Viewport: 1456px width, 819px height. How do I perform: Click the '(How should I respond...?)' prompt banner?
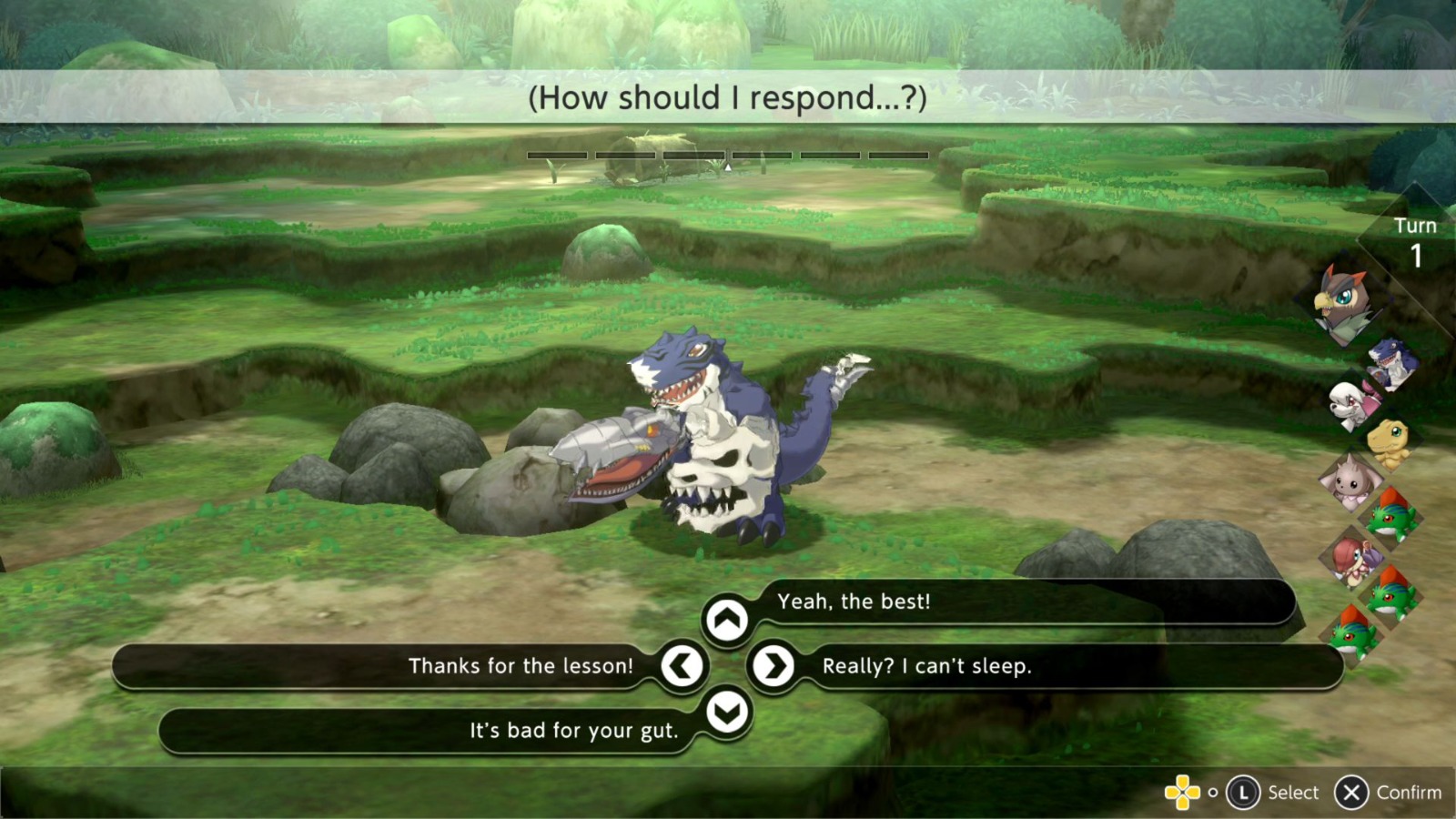728,98
